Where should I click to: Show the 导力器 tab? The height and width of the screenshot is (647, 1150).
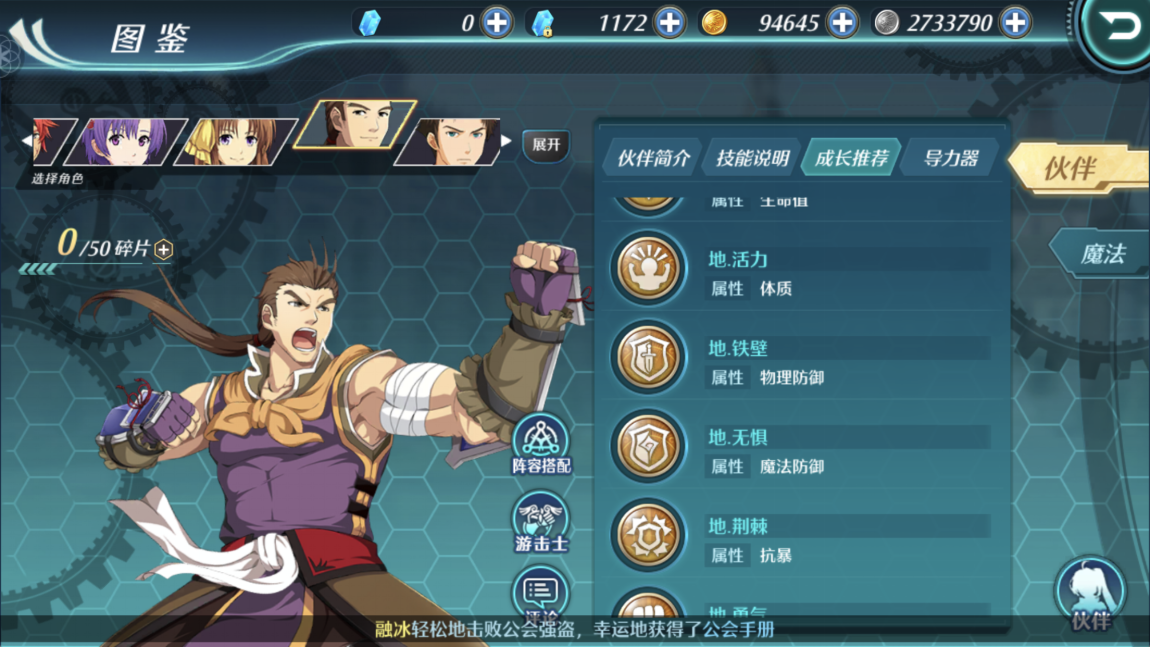[950, 158]
